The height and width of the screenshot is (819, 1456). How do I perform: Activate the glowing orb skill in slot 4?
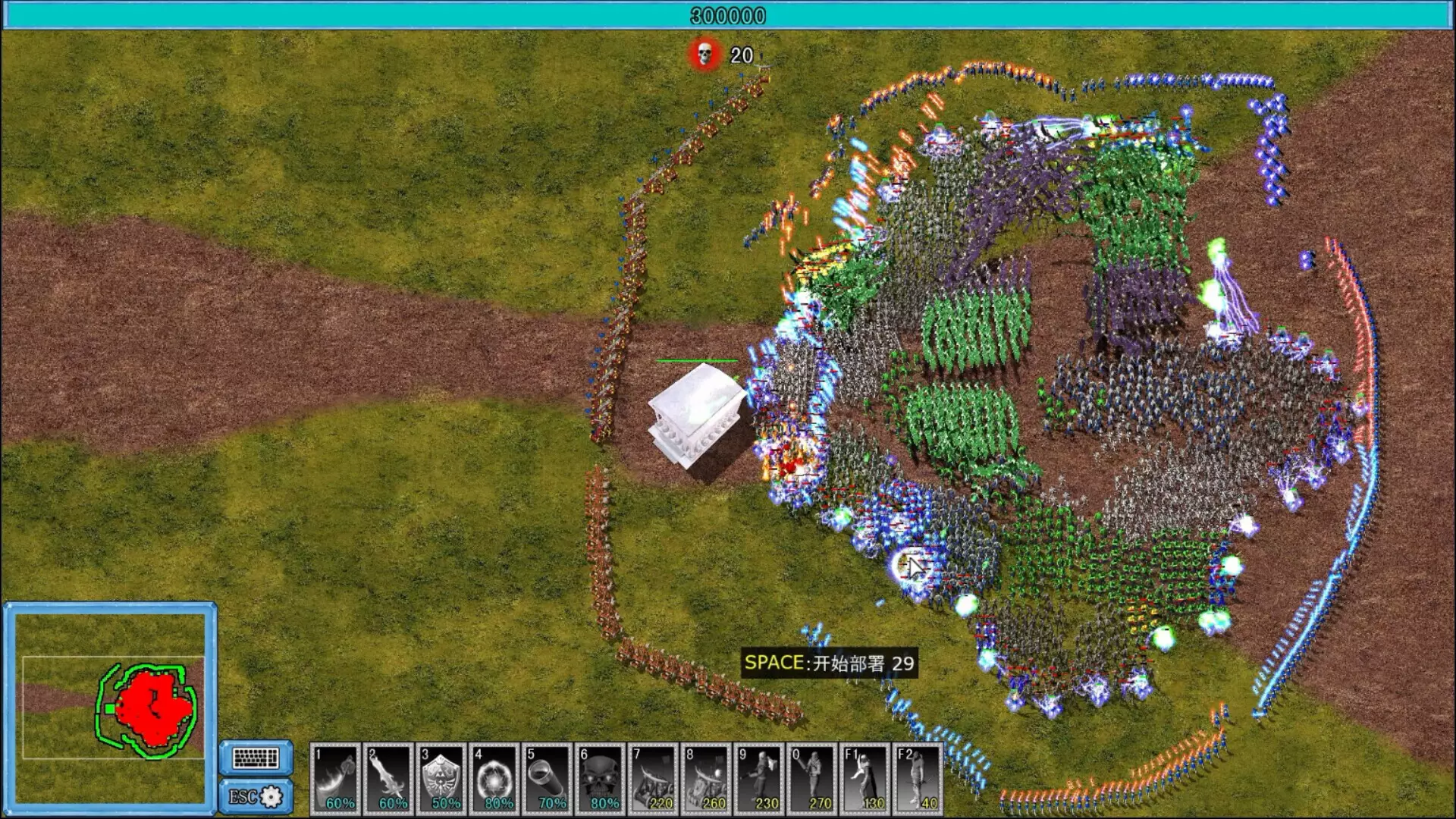(494, 778)
